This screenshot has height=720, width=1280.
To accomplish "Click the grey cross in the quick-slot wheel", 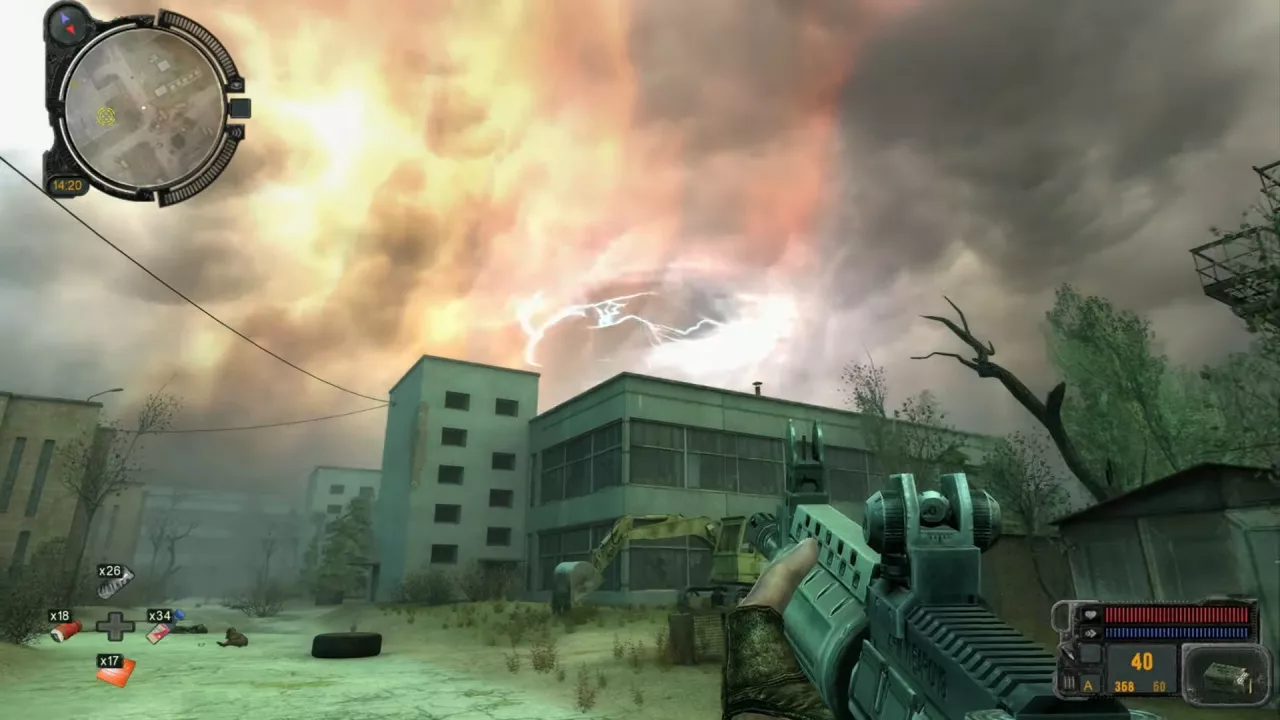I will coord(115,626).
